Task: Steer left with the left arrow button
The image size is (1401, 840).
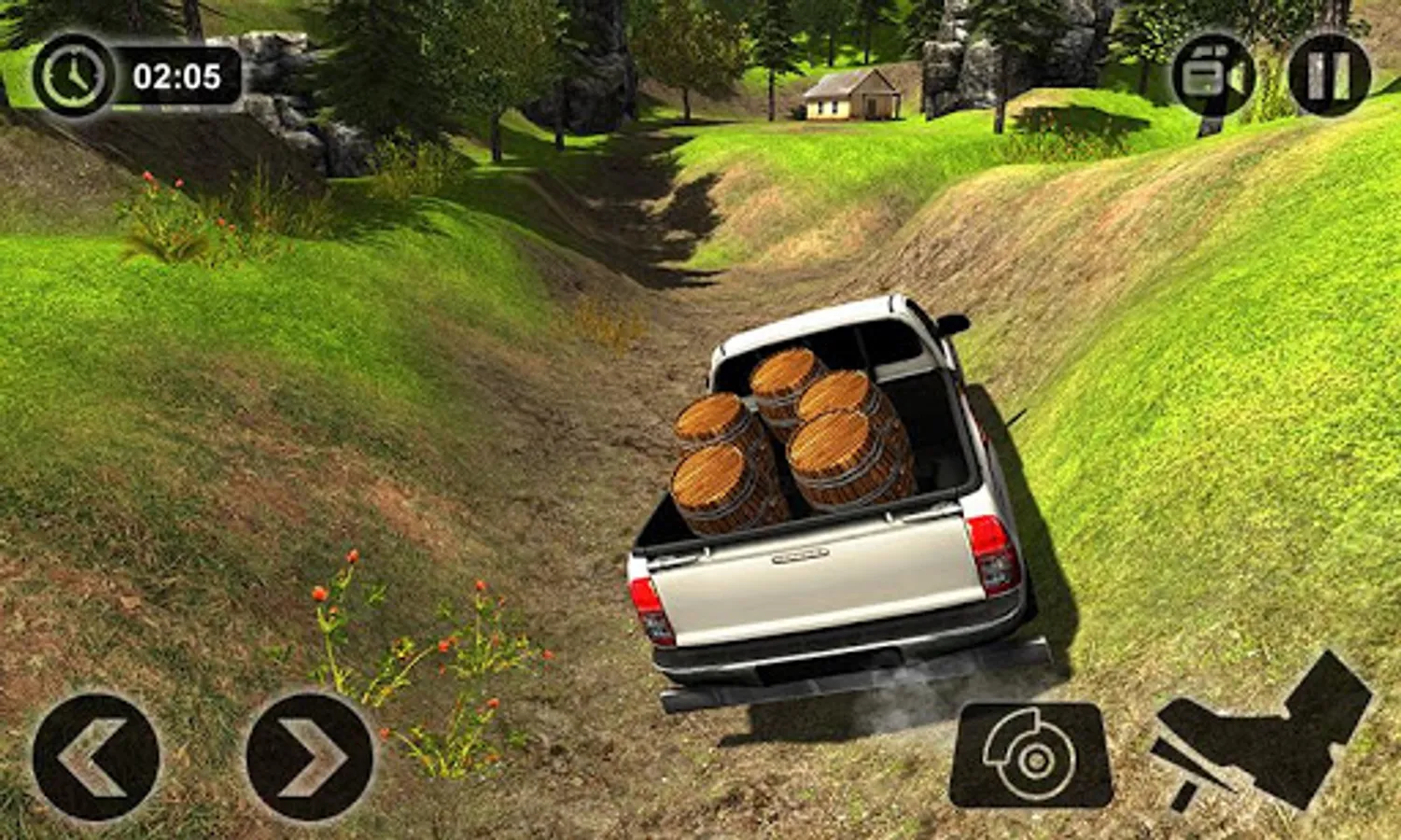Action: pos(95,757)
